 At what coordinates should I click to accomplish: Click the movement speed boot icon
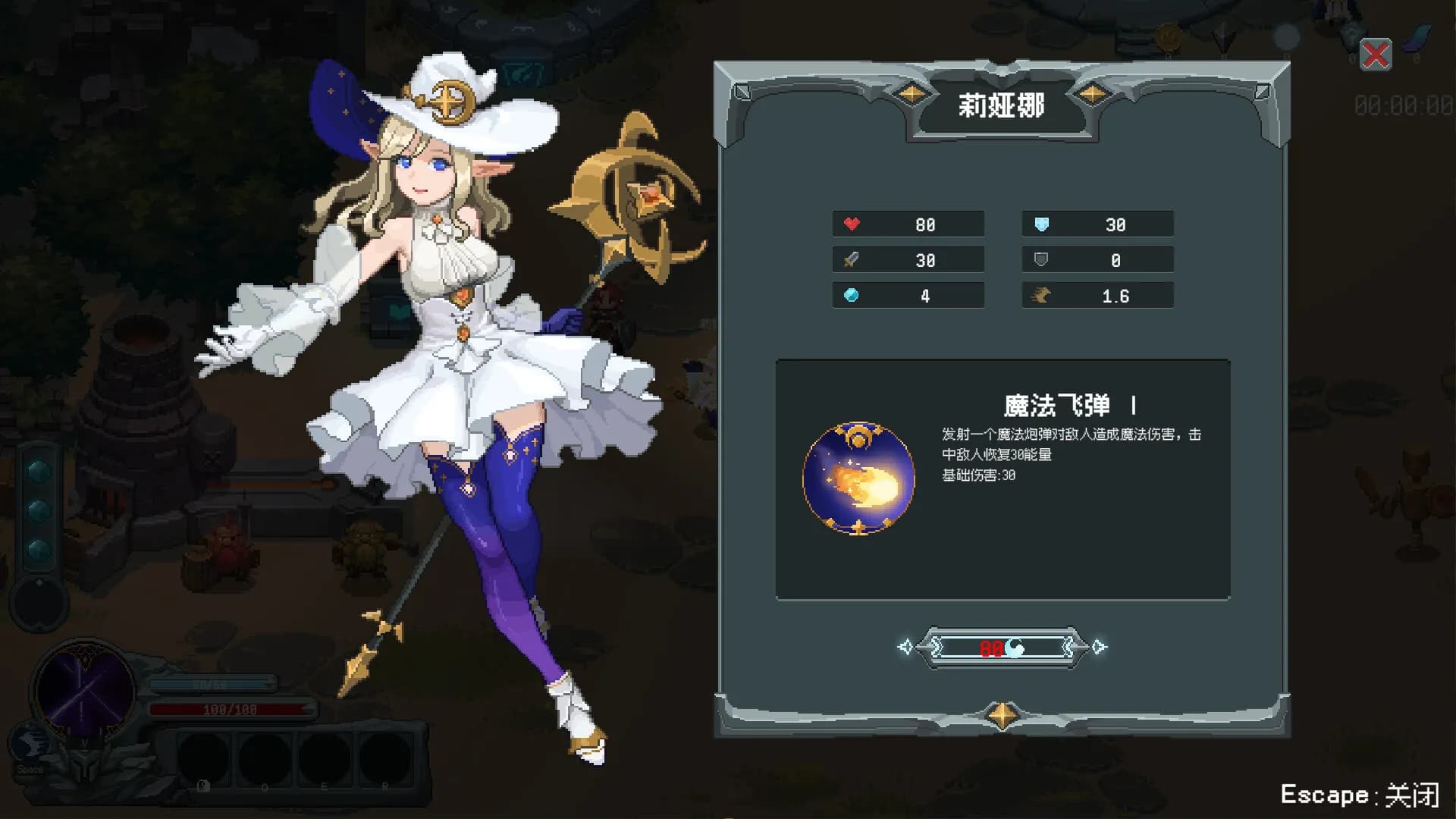coord(1042,295)
